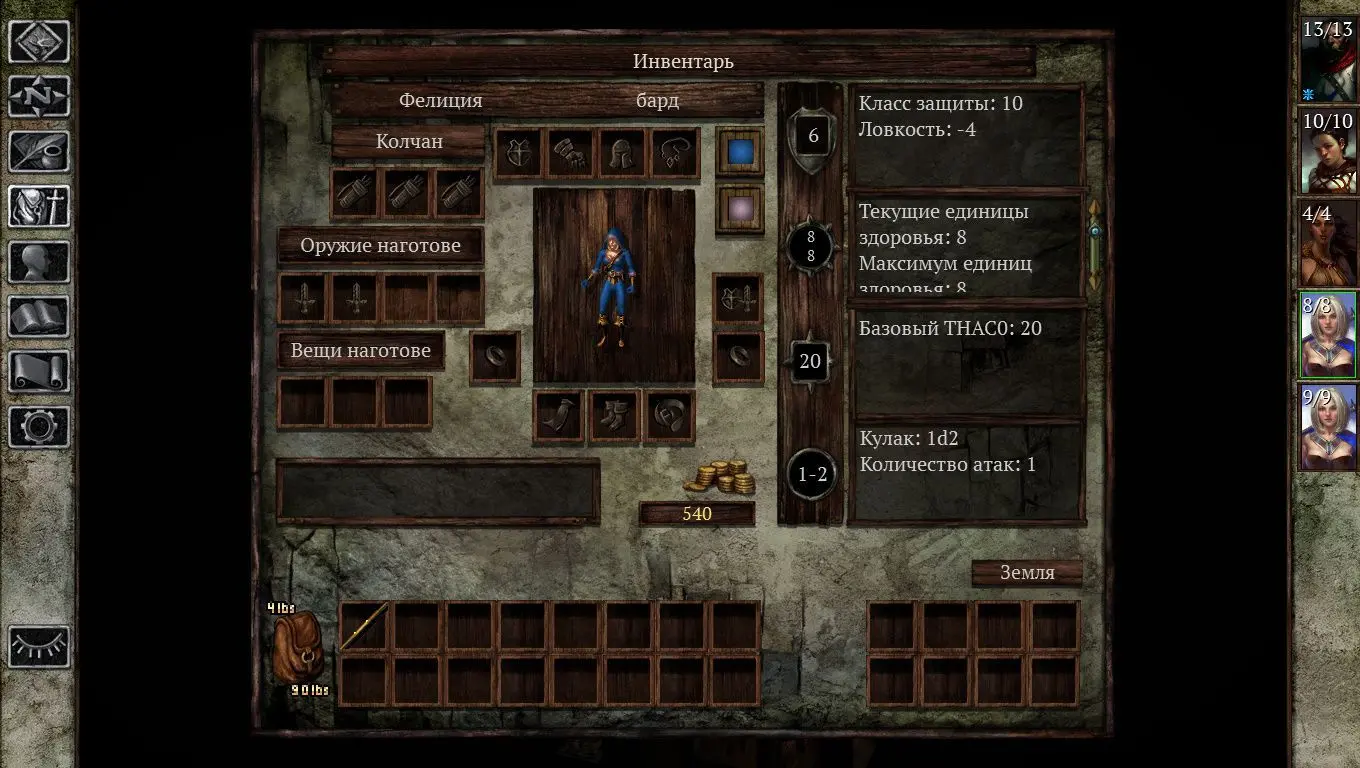Select the gauntlets equipment slot
The width and height of the screenshot is (1360, 768).
tap(570, 153)
